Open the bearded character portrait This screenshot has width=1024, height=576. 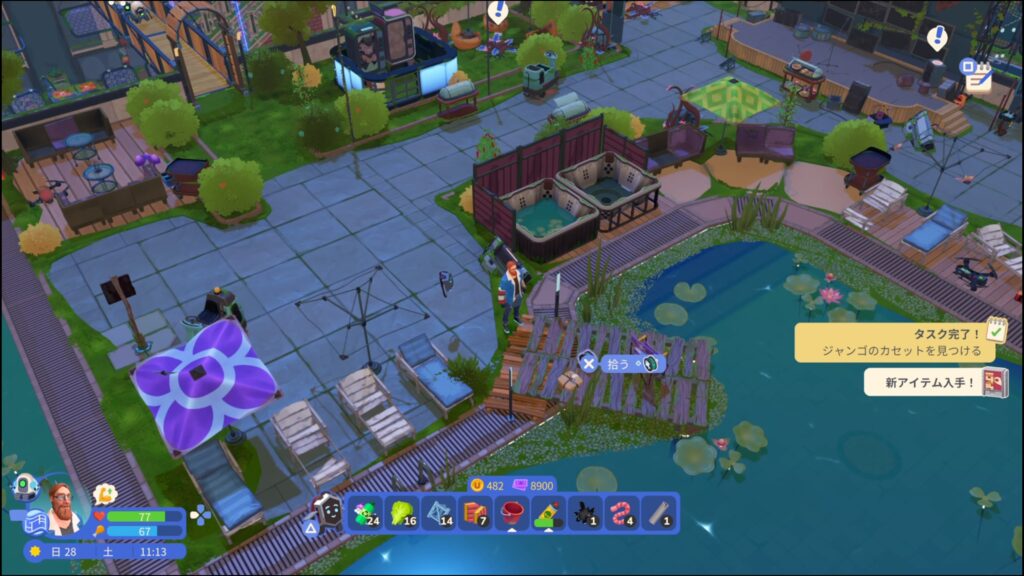pyautogui.click(x=64, y=508)
